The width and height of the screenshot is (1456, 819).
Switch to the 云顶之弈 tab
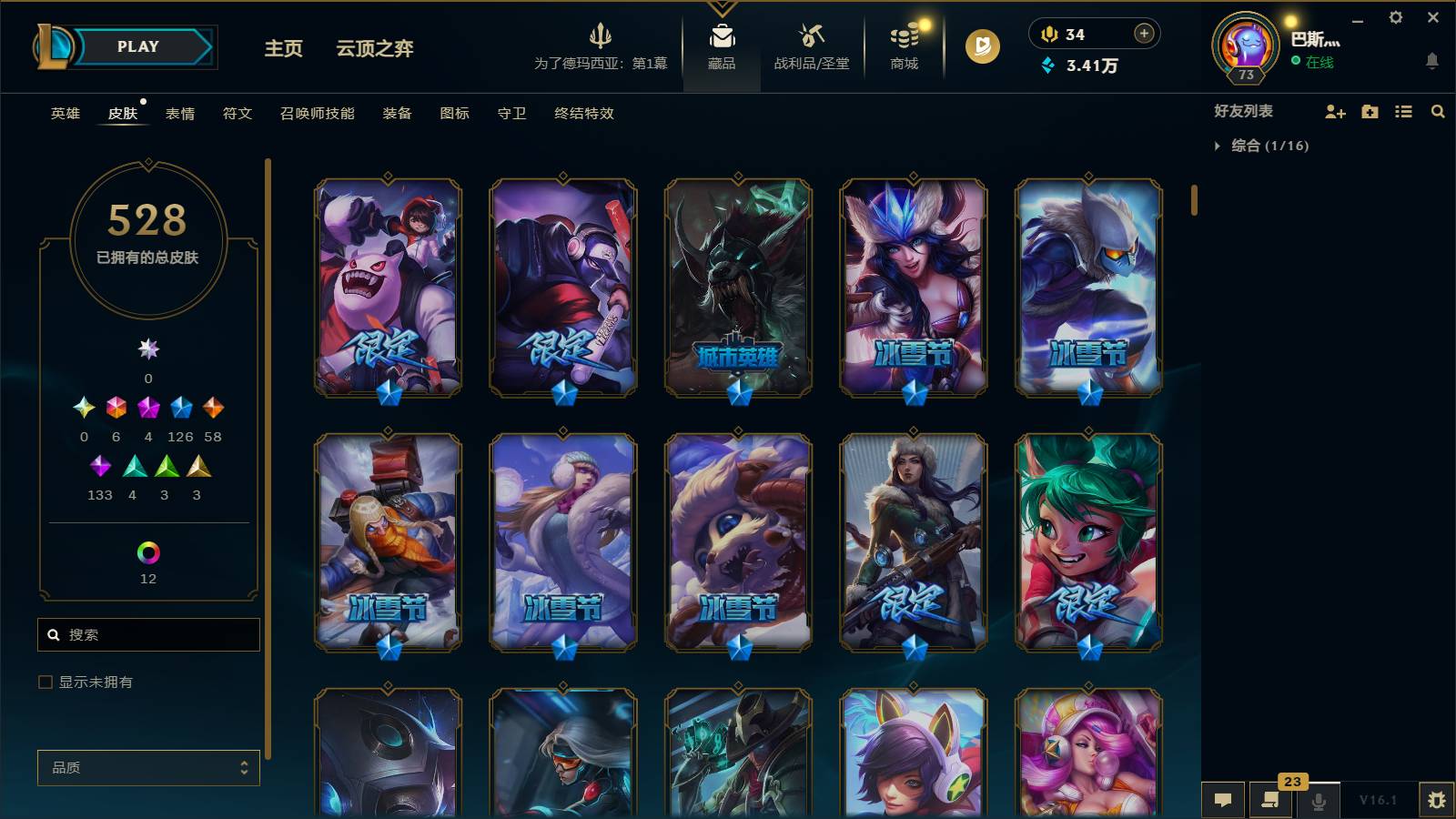[x=376, y=49]
